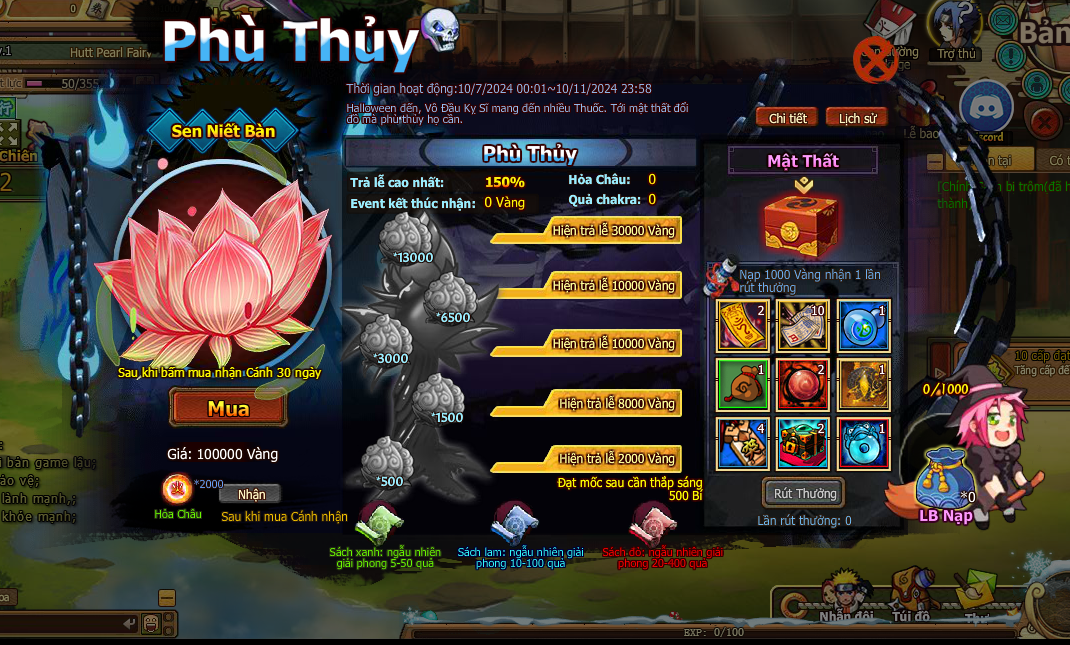The image size is (1070, 645).
Task: Select the golden ticket reward slot
Action: [743, 325]
